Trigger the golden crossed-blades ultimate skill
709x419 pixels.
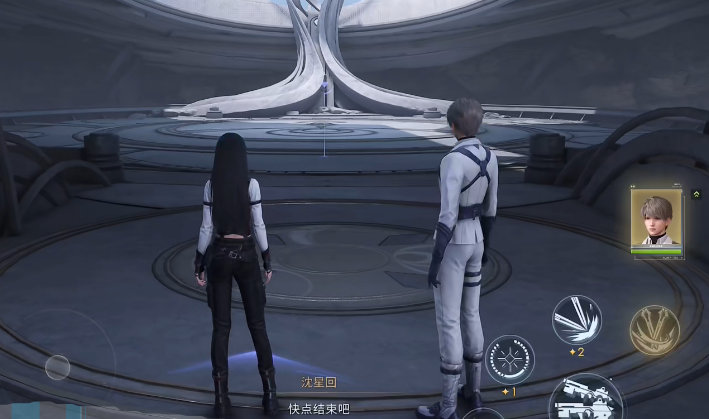coord(654,330)
